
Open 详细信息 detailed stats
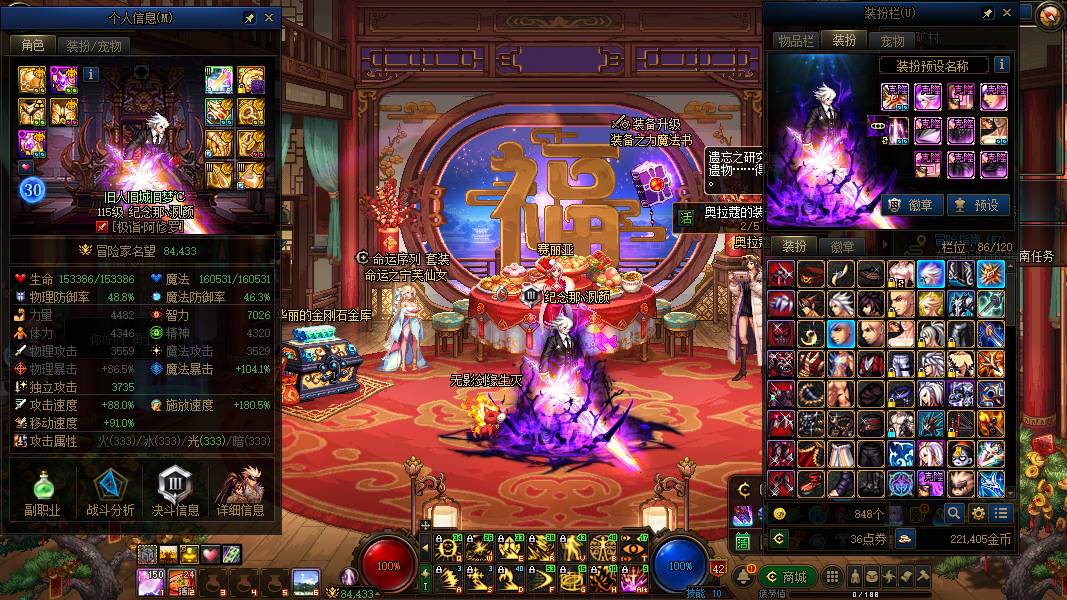[x=240, y=493]
